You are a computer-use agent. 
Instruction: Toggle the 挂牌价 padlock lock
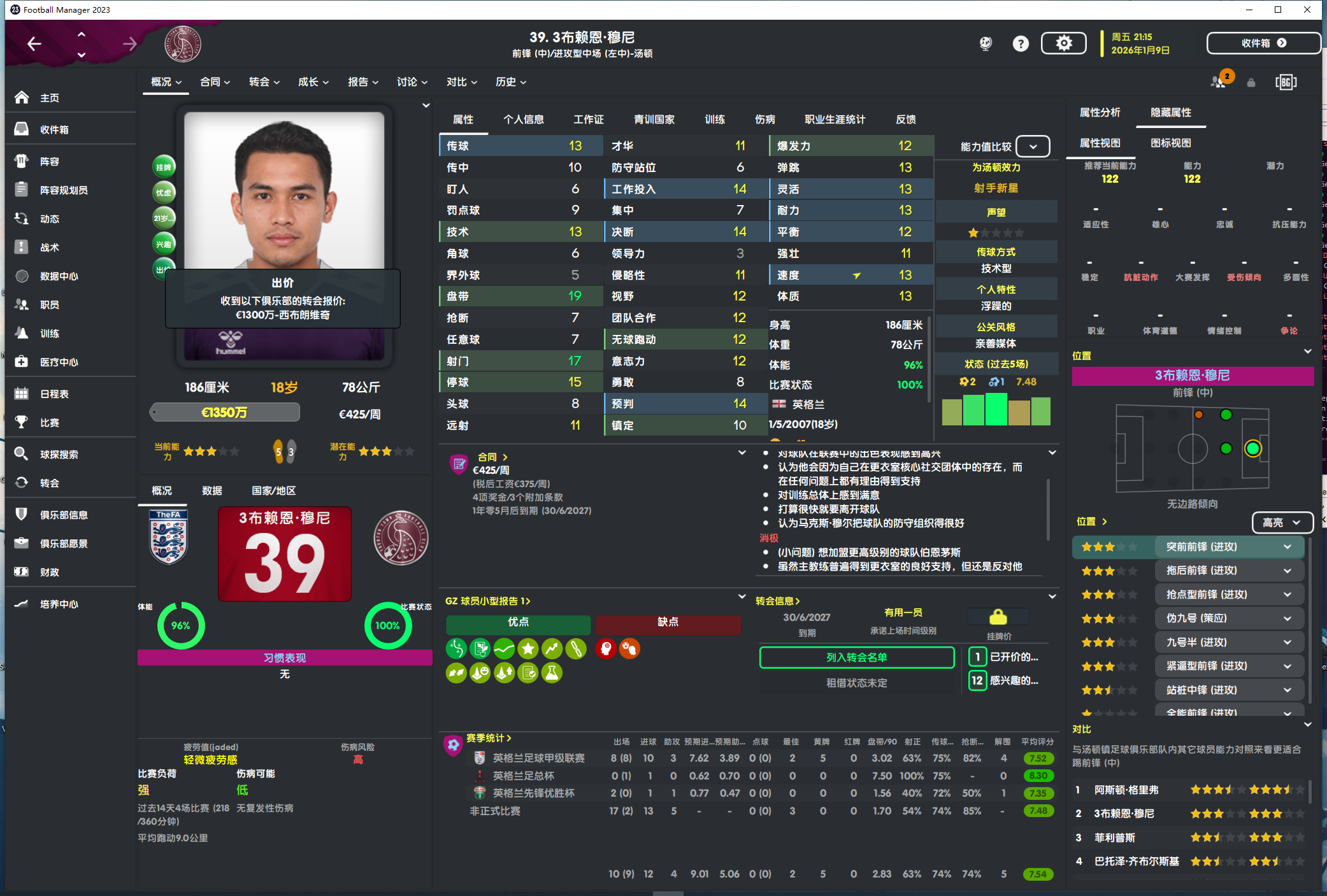point(997,616)
